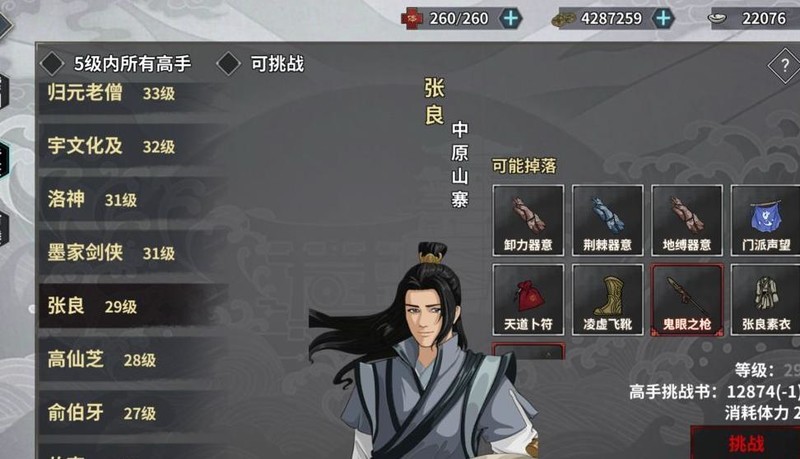
Task: Inspect the 卸力器意 drop item
Action: 527,220
